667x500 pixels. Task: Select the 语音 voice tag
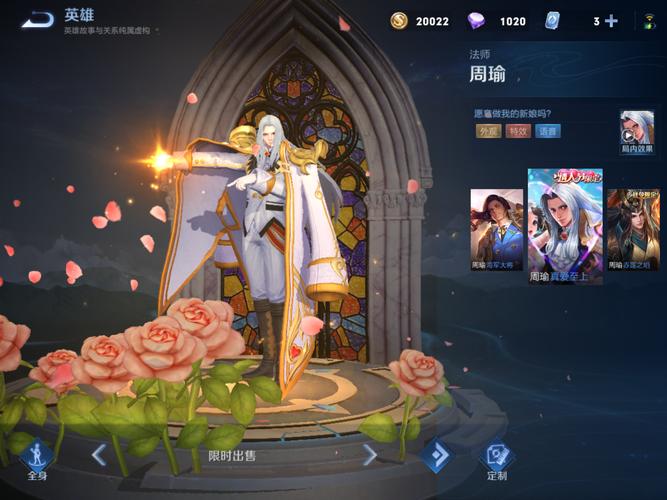coord(548,131)
